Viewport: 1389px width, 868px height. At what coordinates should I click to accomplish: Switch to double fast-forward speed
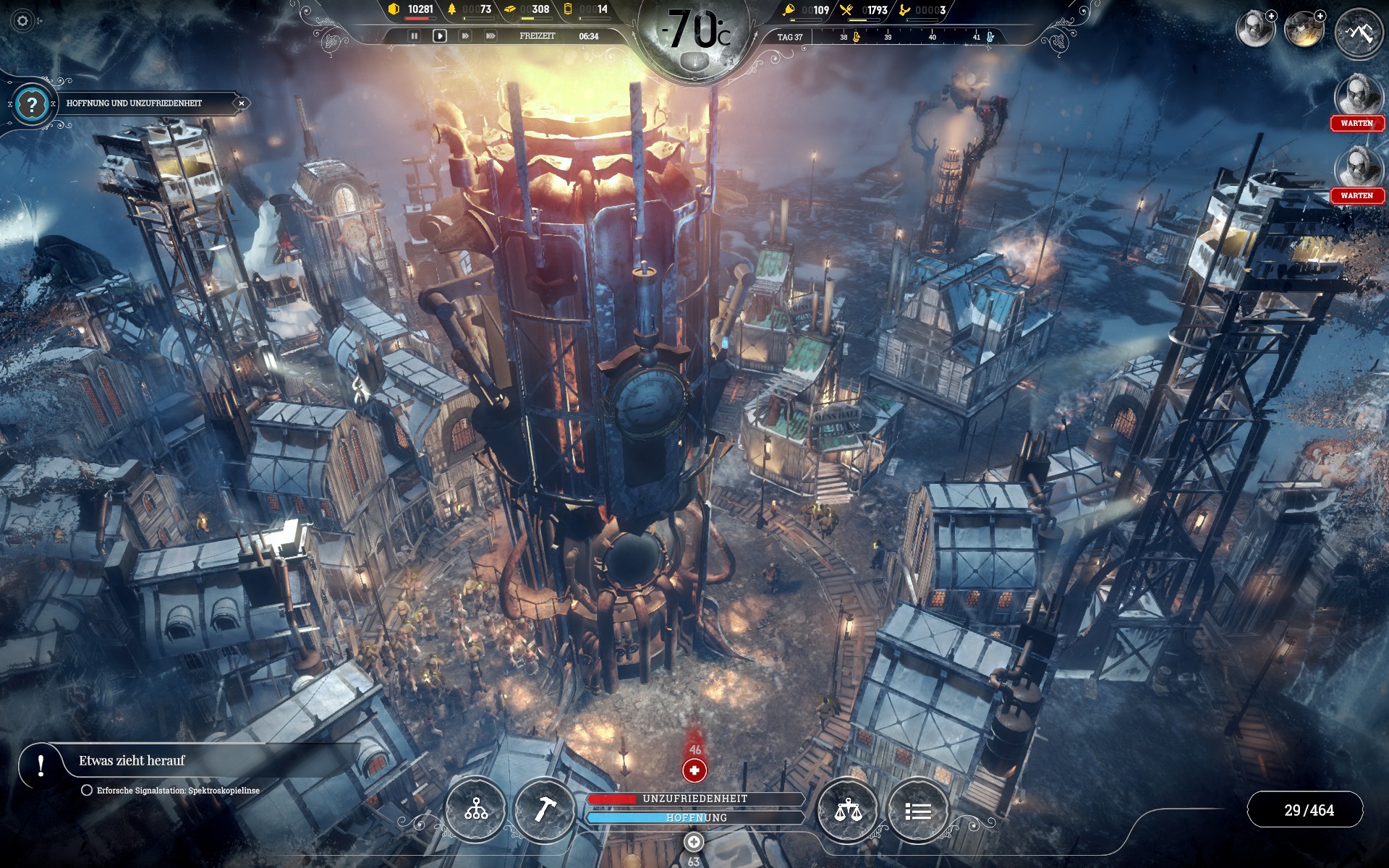pyautogui.click(x=465, y=36)
